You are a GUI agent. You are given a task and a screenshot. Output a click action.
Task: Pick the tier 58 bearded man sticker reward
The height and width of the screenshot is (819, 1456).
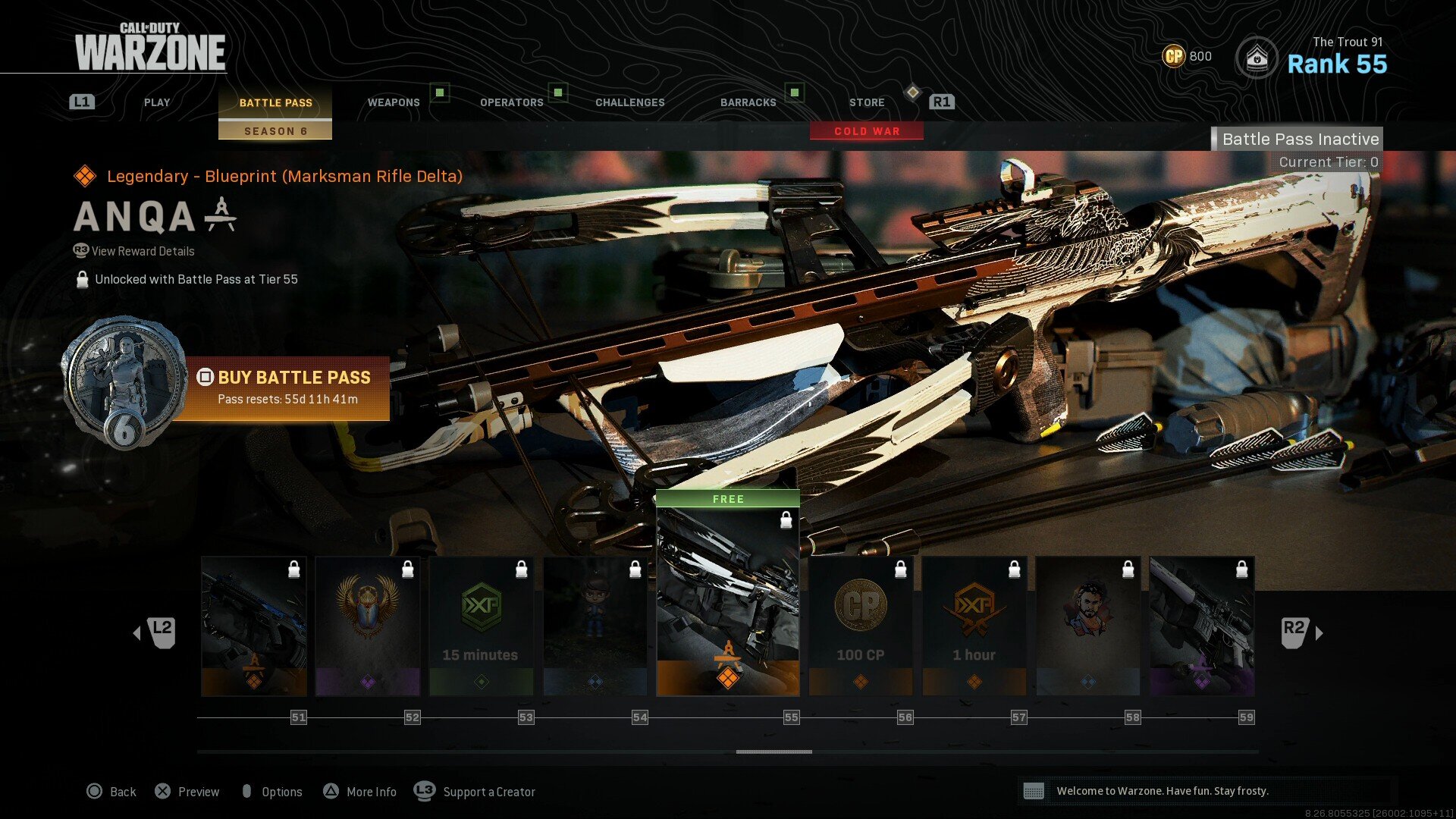pos(1088,626)
